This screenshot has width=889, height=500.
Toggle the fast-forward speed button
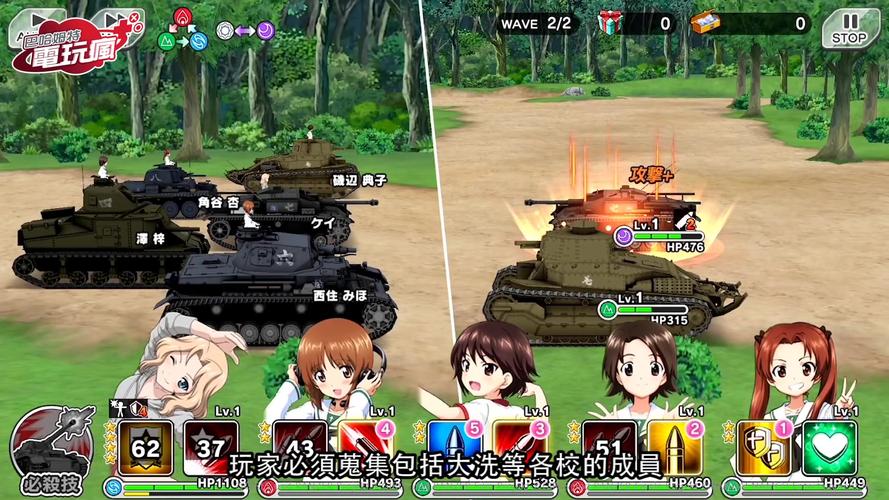coord(113,20)
